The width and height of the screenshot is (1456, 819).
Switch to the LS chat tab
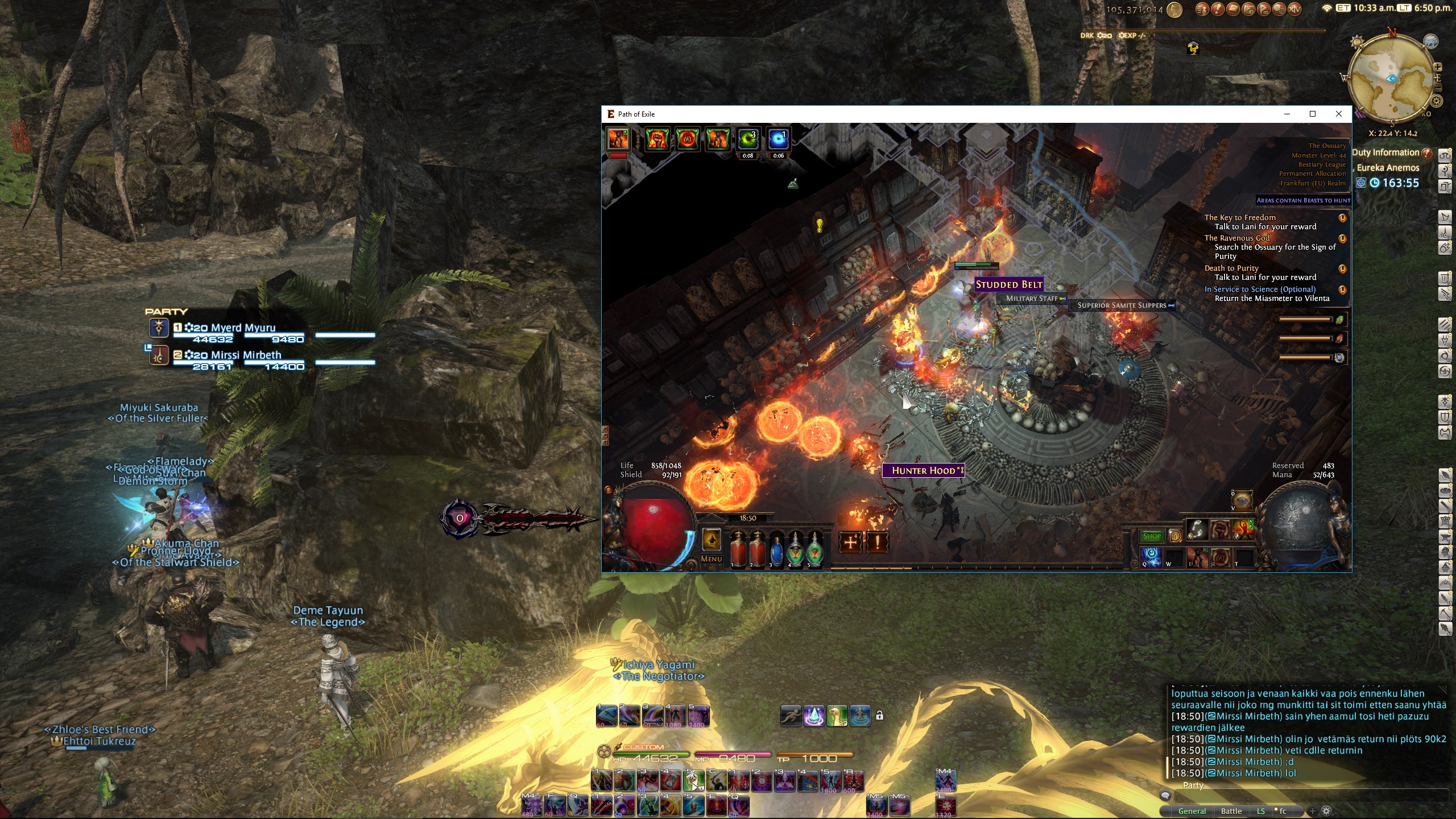pos(1261,811)
